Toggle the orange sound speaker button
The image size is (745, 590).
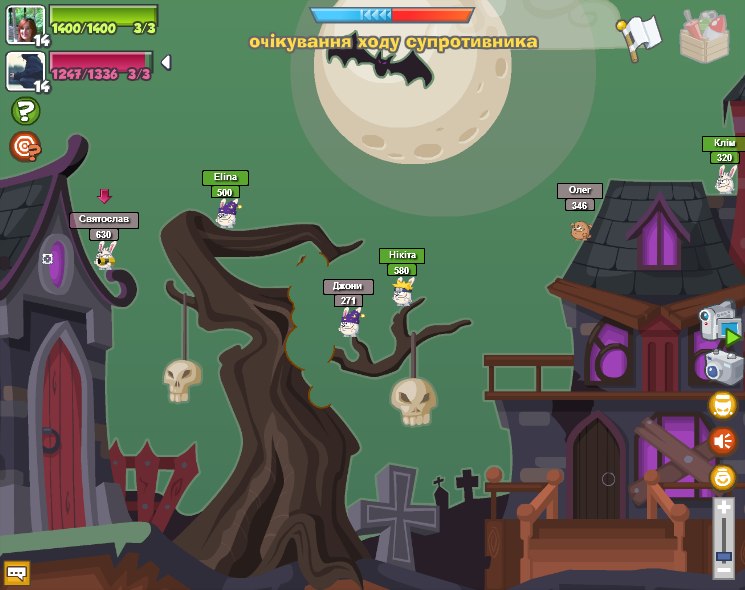722,440
